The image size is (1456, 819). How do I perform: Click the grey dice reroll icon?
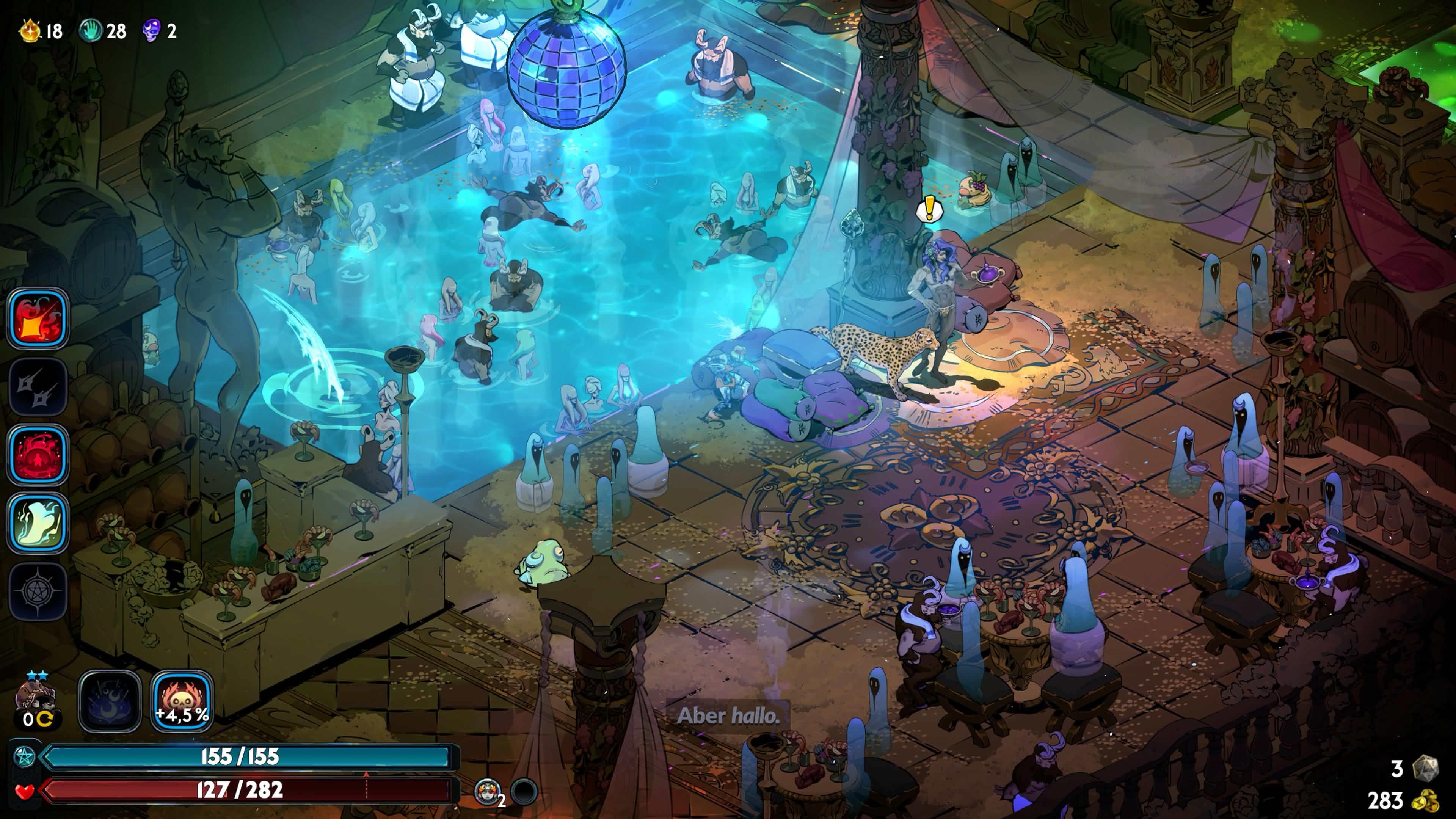click(x=1426, y=768)
